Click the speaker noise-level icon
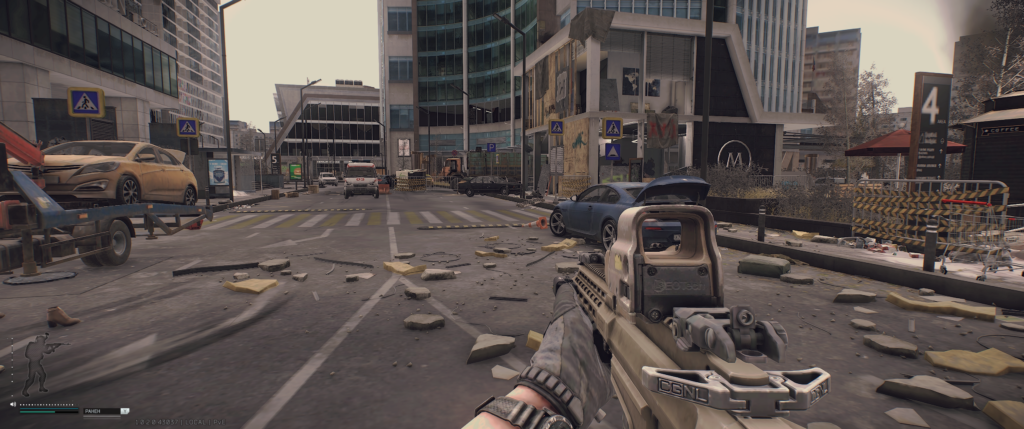Image resolution: width=1024 pixels, height=429 pixels. [13, 404]
